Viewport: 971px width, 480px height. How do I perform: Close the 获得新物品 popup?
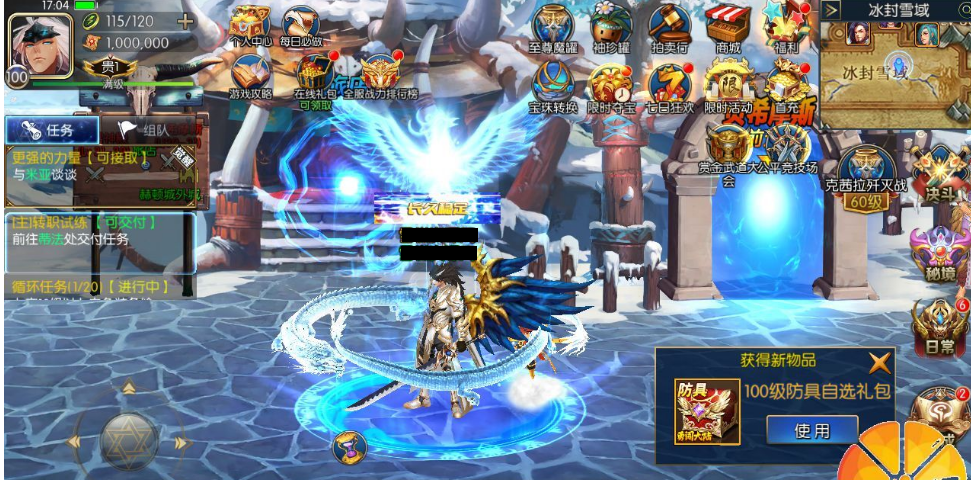879,363
